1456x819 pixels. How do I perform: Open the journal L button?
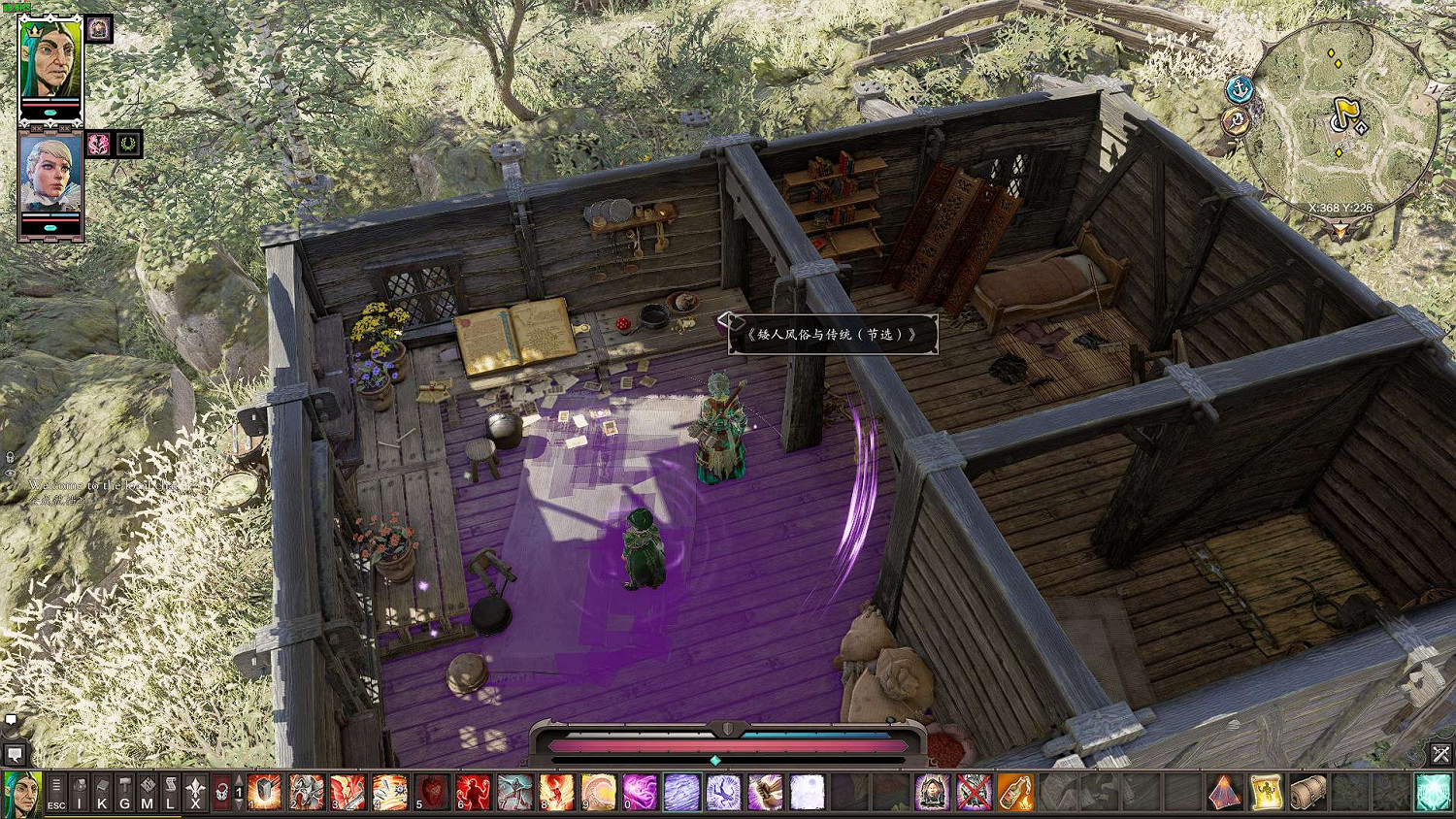click(x=170, y=793)
